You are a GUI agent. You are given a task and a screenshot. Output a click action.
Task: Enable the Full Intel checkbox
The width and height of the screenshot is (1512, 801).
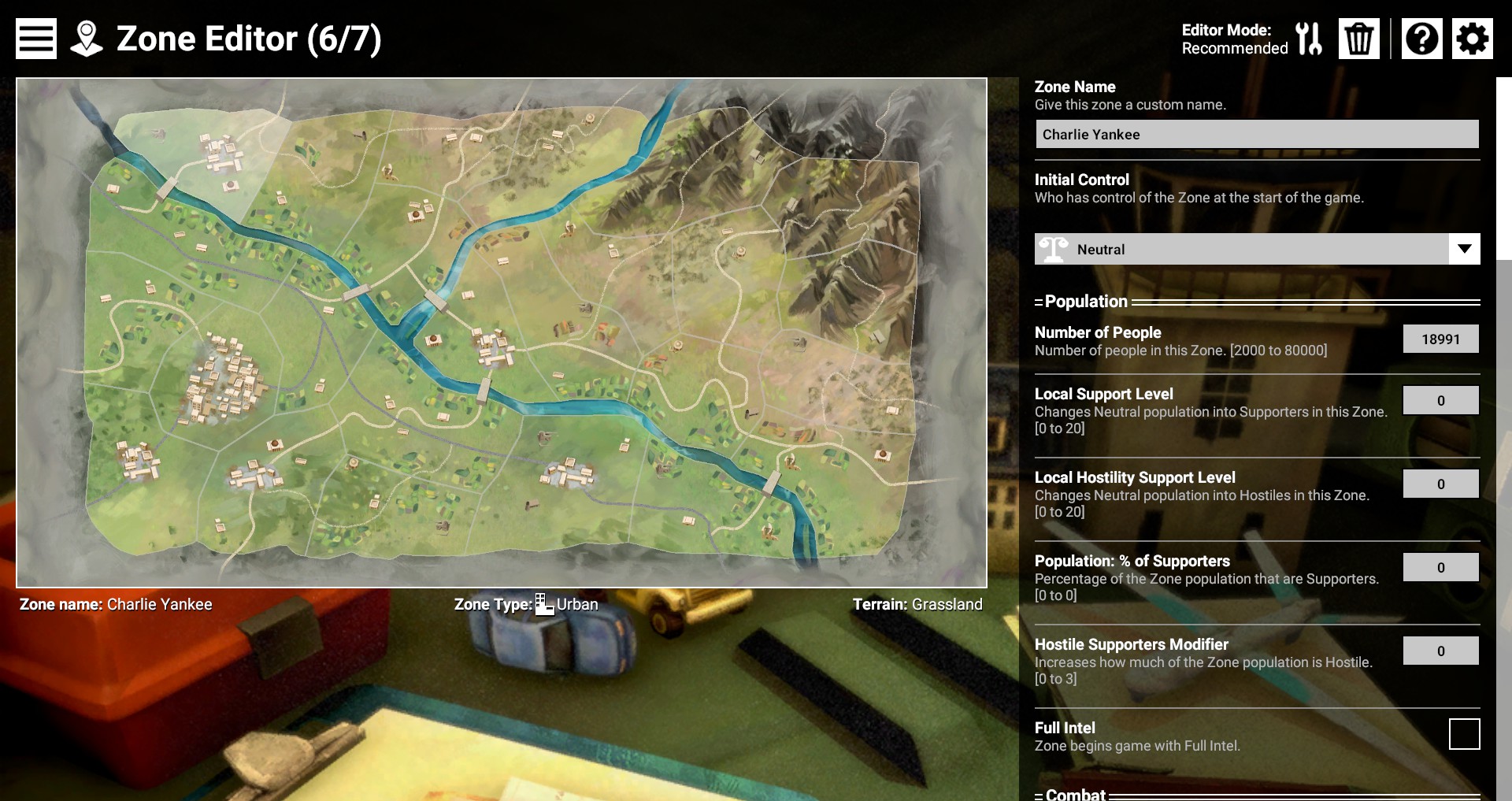pyautogui.click(x=1464, y=734)
